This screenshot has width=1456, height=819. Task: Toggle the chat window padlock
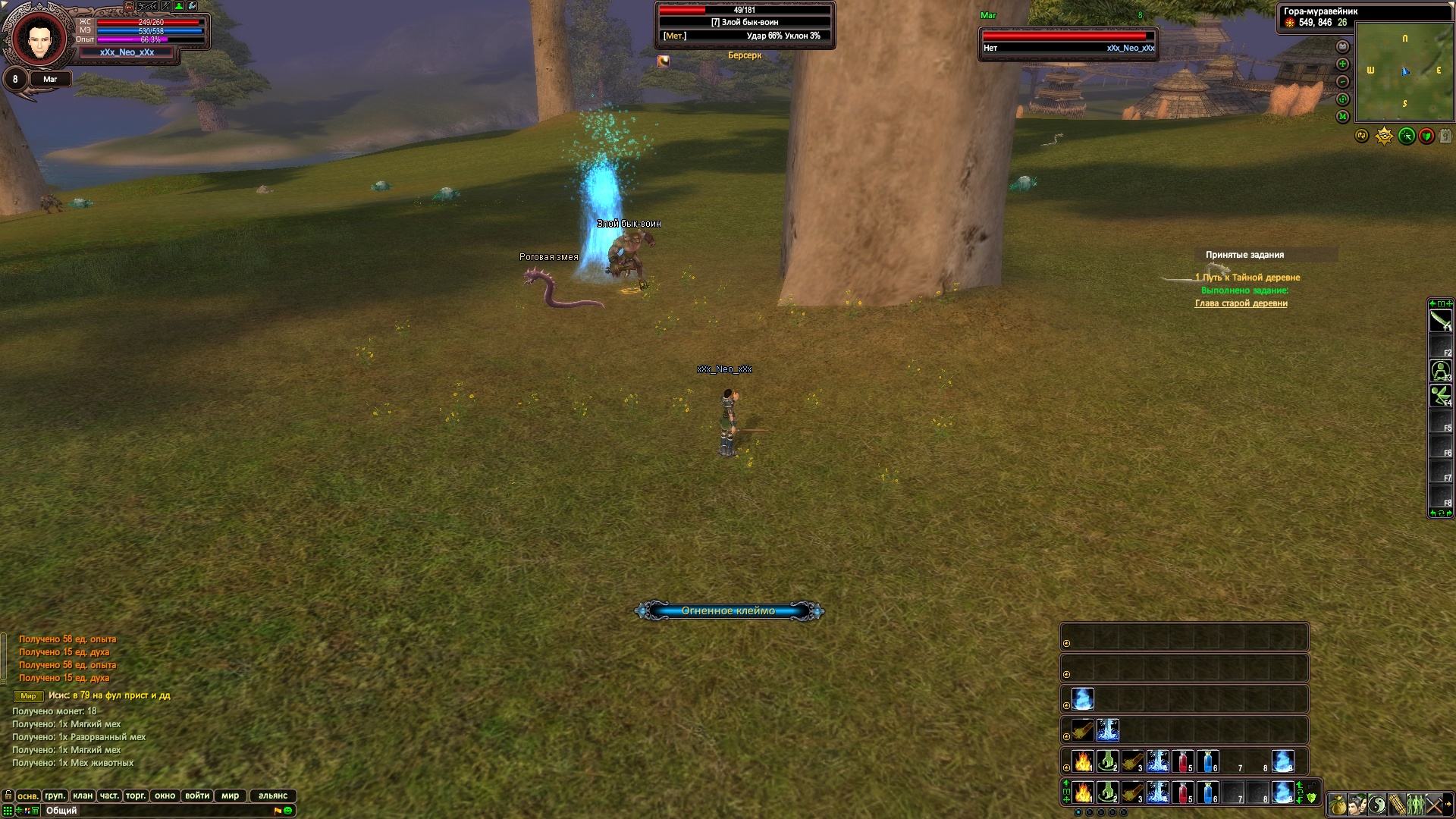[8, 795]
